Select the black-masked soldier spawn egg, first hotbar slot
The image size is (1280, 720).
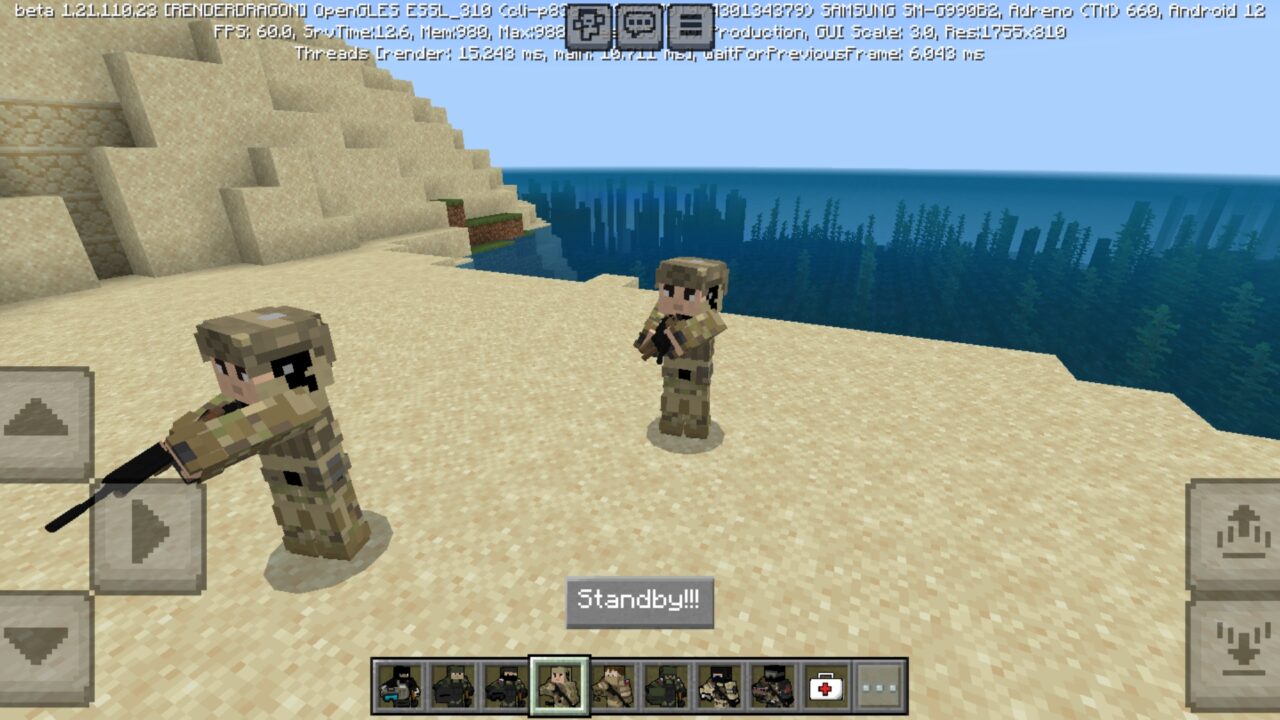point(399,684)
